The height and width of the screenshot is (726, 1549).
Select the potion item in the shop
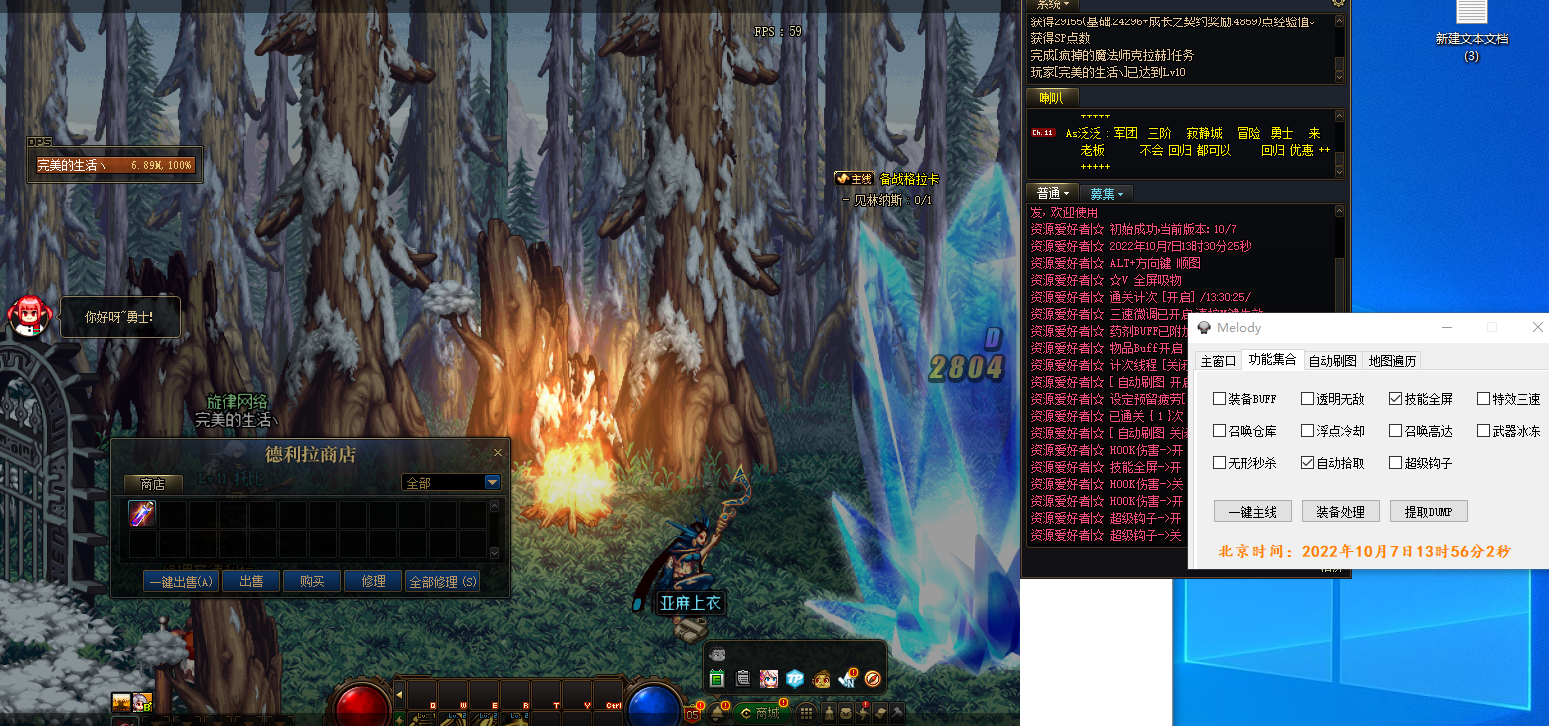click(142, 514)
